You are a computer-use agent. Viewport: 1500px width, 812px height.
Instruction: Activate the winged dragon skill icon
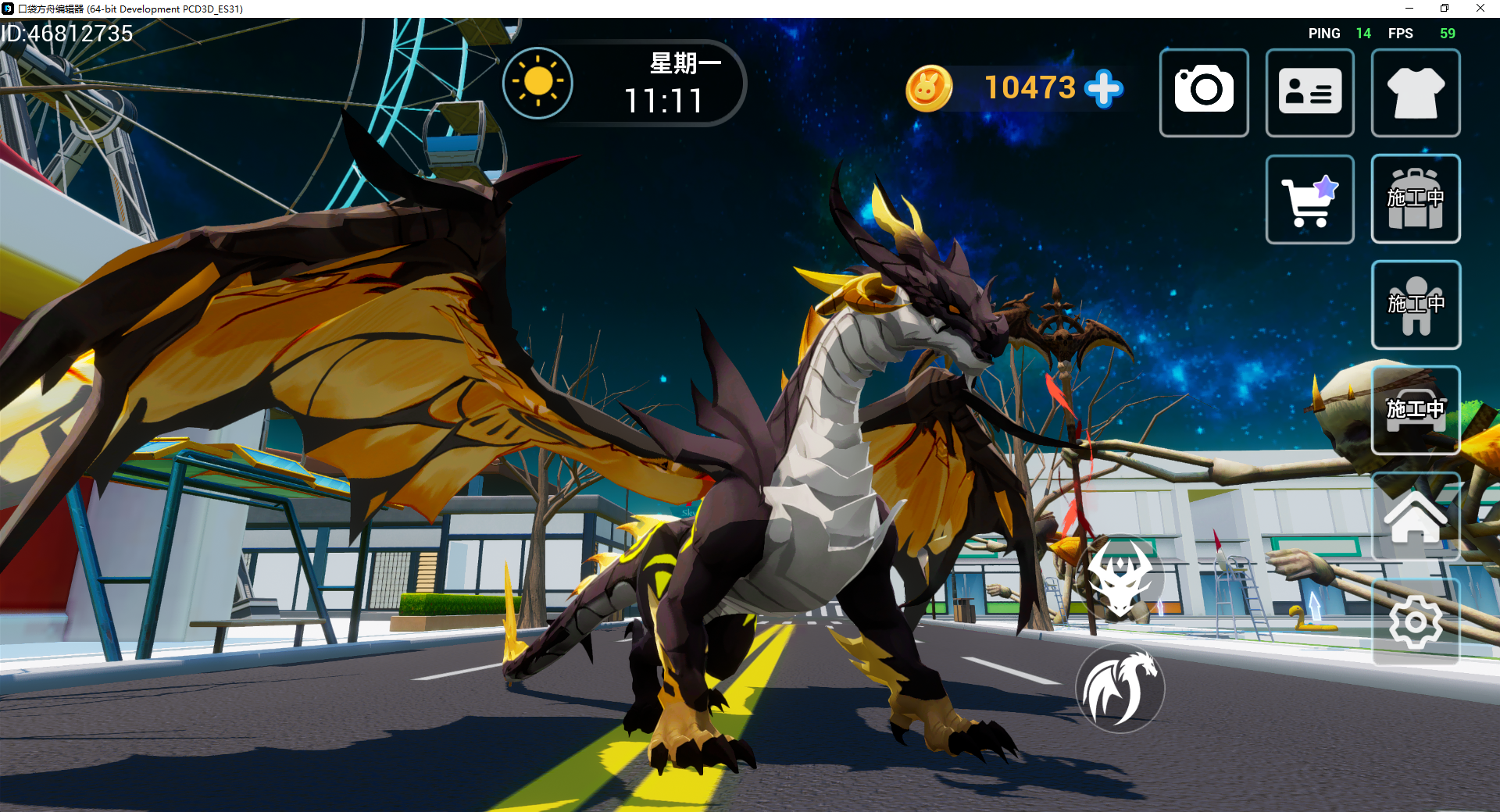(1120, 688)
